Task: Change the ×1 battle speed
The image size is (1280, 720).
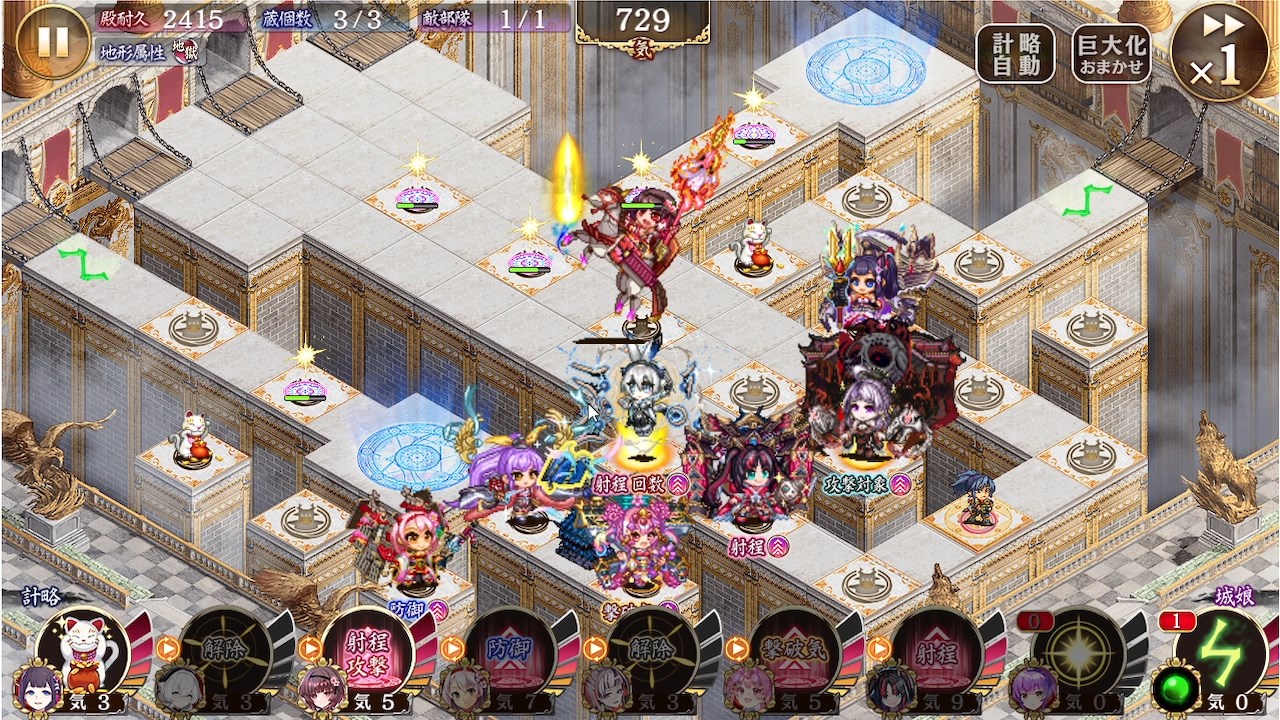Action: pos(1219,52)
